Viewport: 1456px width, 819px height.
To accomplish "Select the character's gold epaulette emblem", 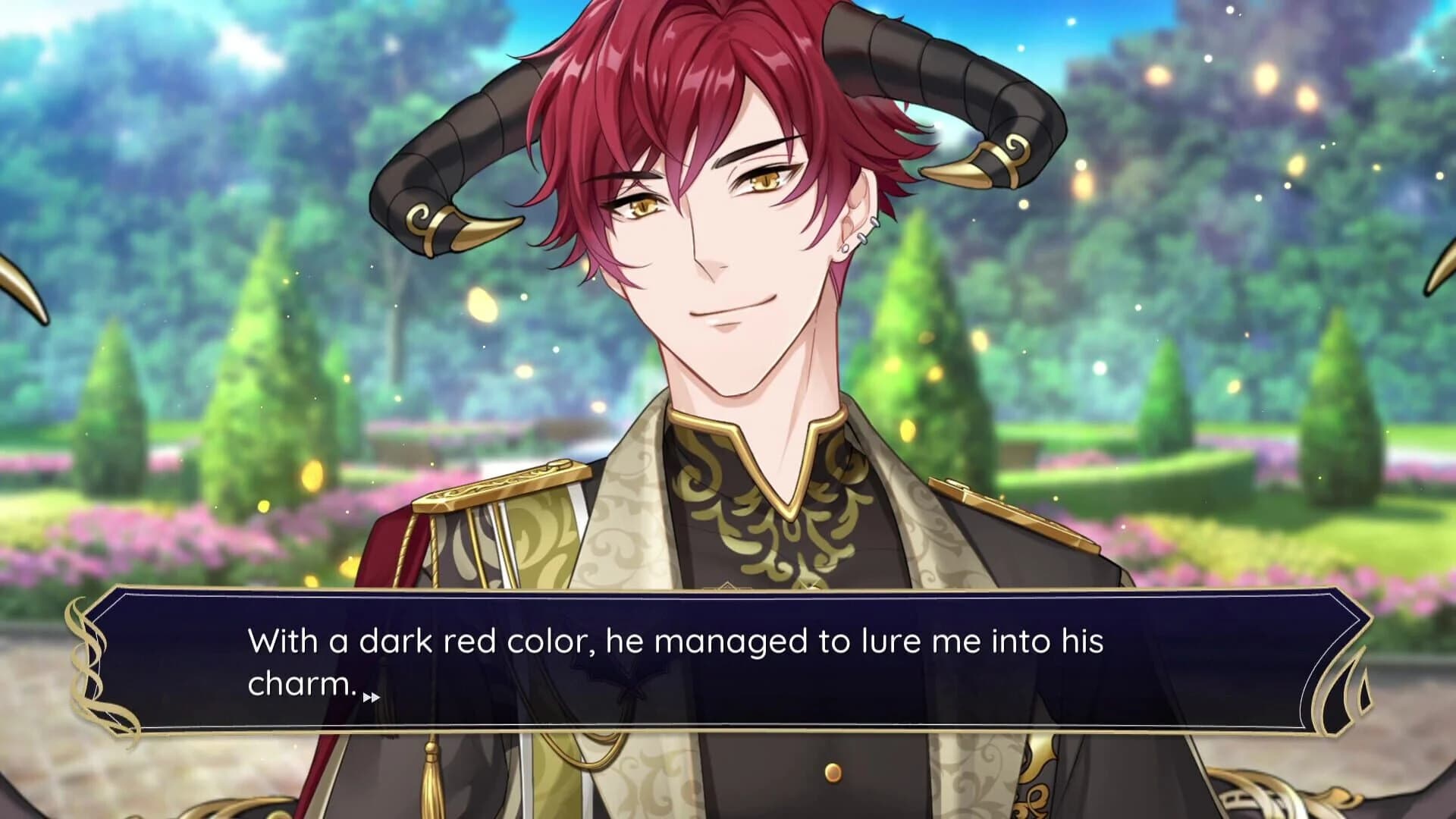I will [500, 485].
